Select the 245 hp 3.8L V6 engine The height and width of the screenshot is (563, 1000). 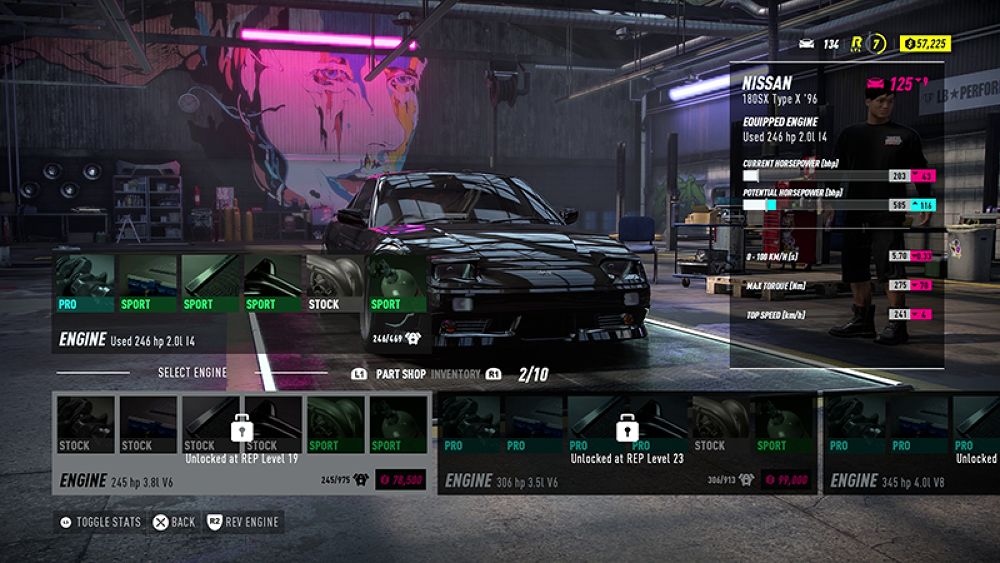[x=241, y=442]
